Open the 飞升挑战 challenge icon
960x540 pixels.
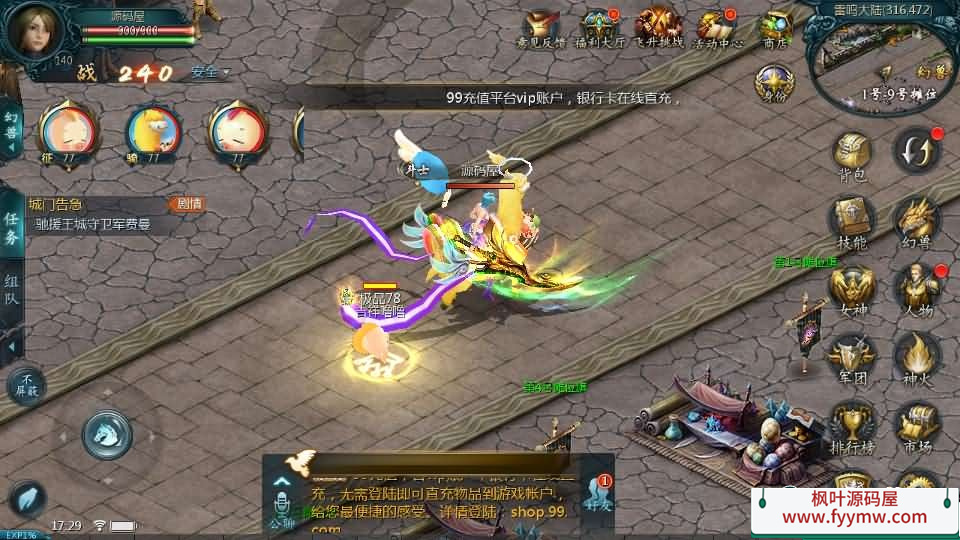point(658,26)
